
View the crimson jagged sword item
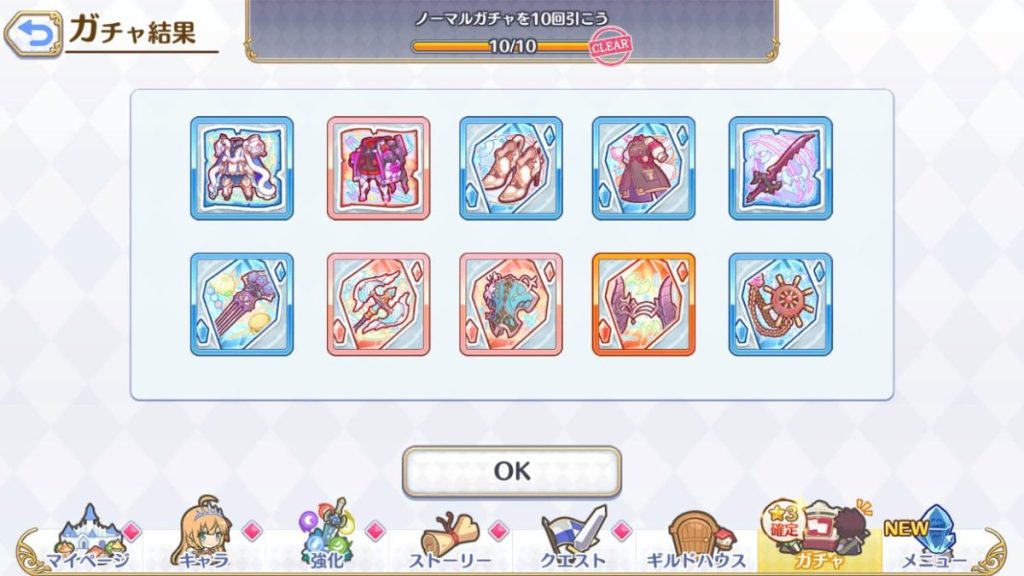click(x=780, y=168)
